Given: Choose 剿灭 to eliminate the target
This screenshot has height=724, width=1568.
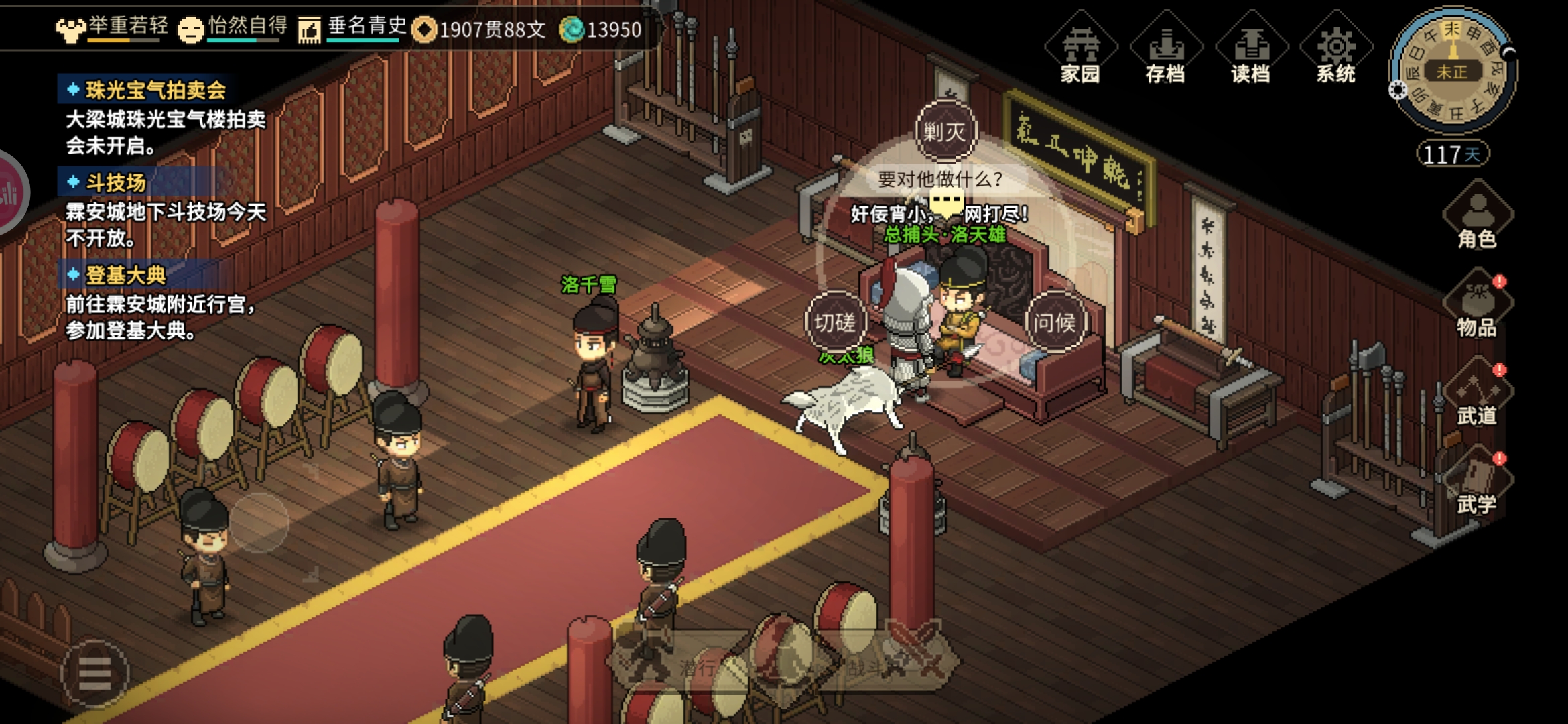Looking at the screenshot, I should click(945, 131).
